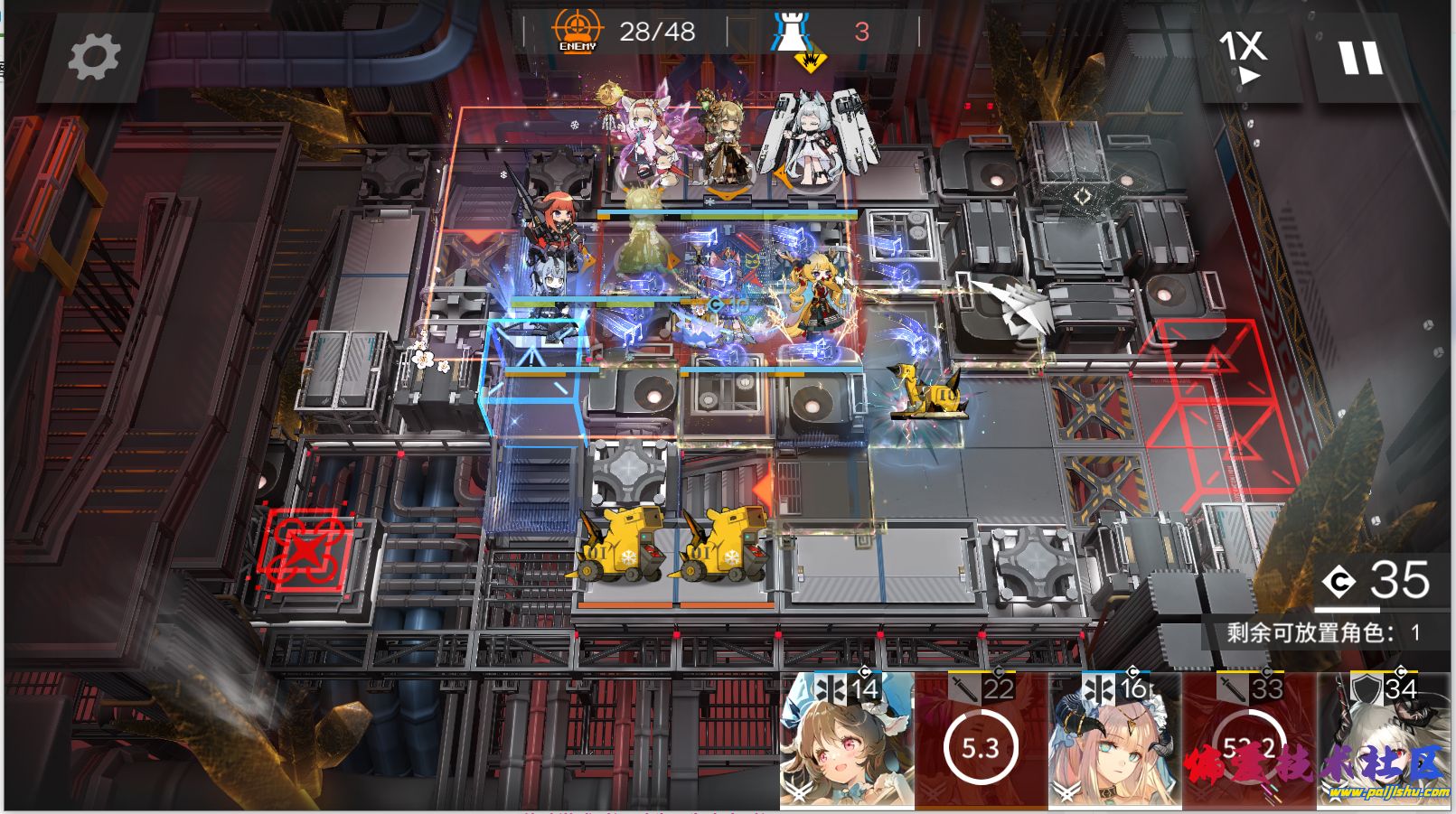Select the cost 22 card on 5.3 cooldown
This screenshot has height=814, width=1456.
981,743
